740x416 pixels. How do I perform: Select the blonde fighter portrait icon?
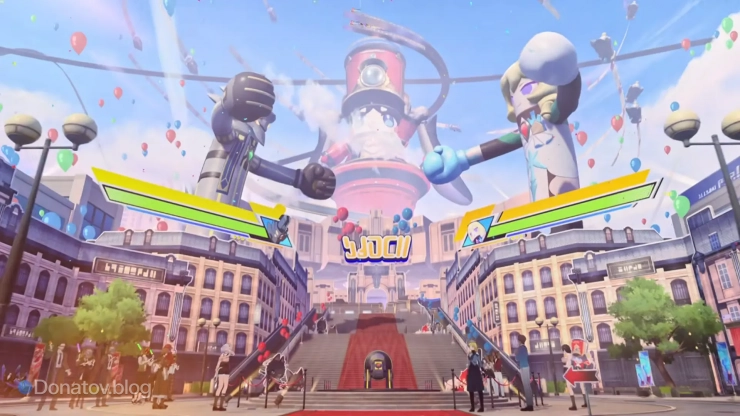pos(474,228)
